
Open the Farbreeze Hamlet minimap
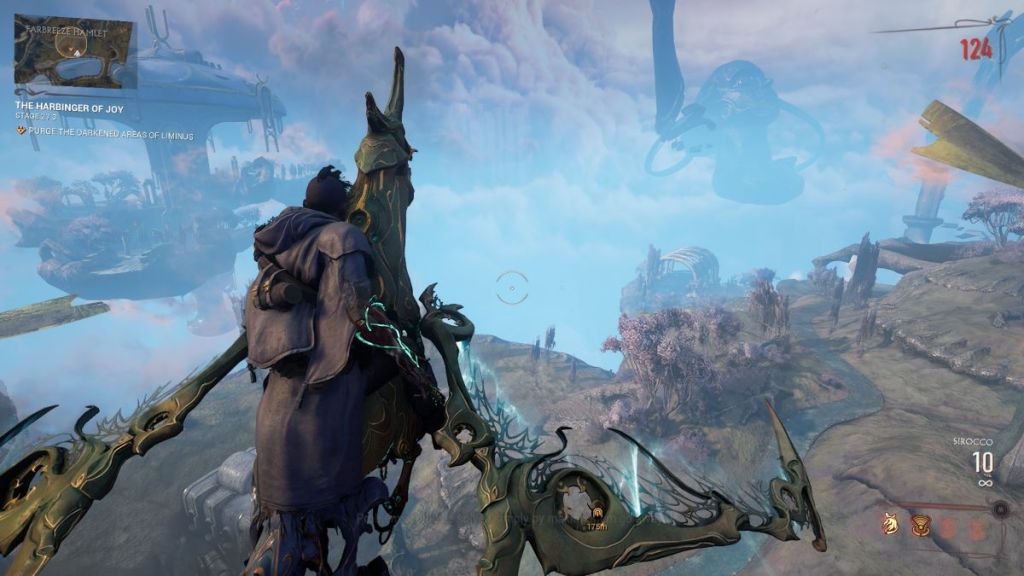click(74, 51)
